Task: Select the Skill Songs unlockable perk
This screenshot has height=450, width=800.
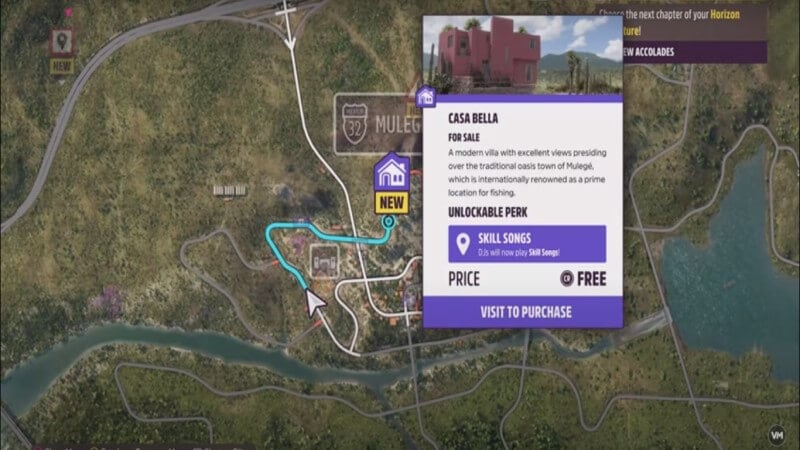Action: click(526, 245)
